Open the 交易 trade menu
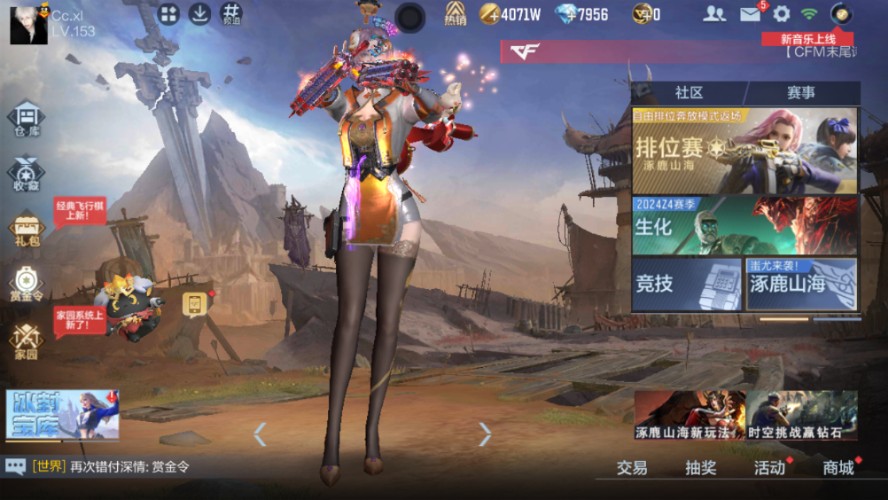This screenshot has height=500, width=888. click(631, 467)
